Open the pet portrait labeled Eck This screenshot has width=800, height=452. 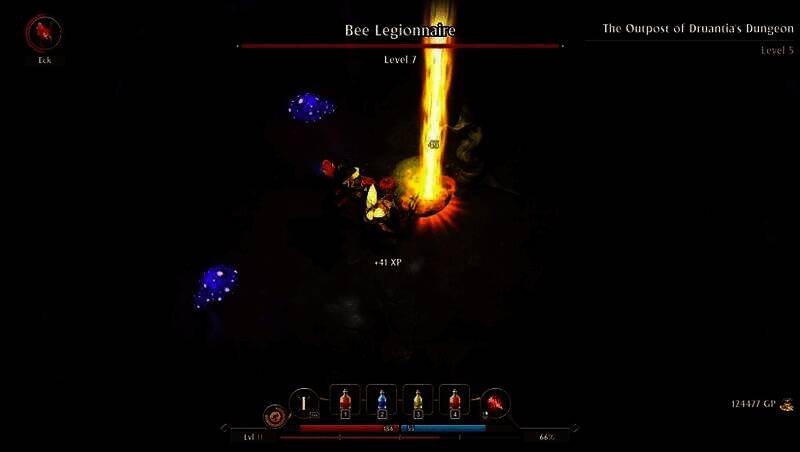pos(43,34)
